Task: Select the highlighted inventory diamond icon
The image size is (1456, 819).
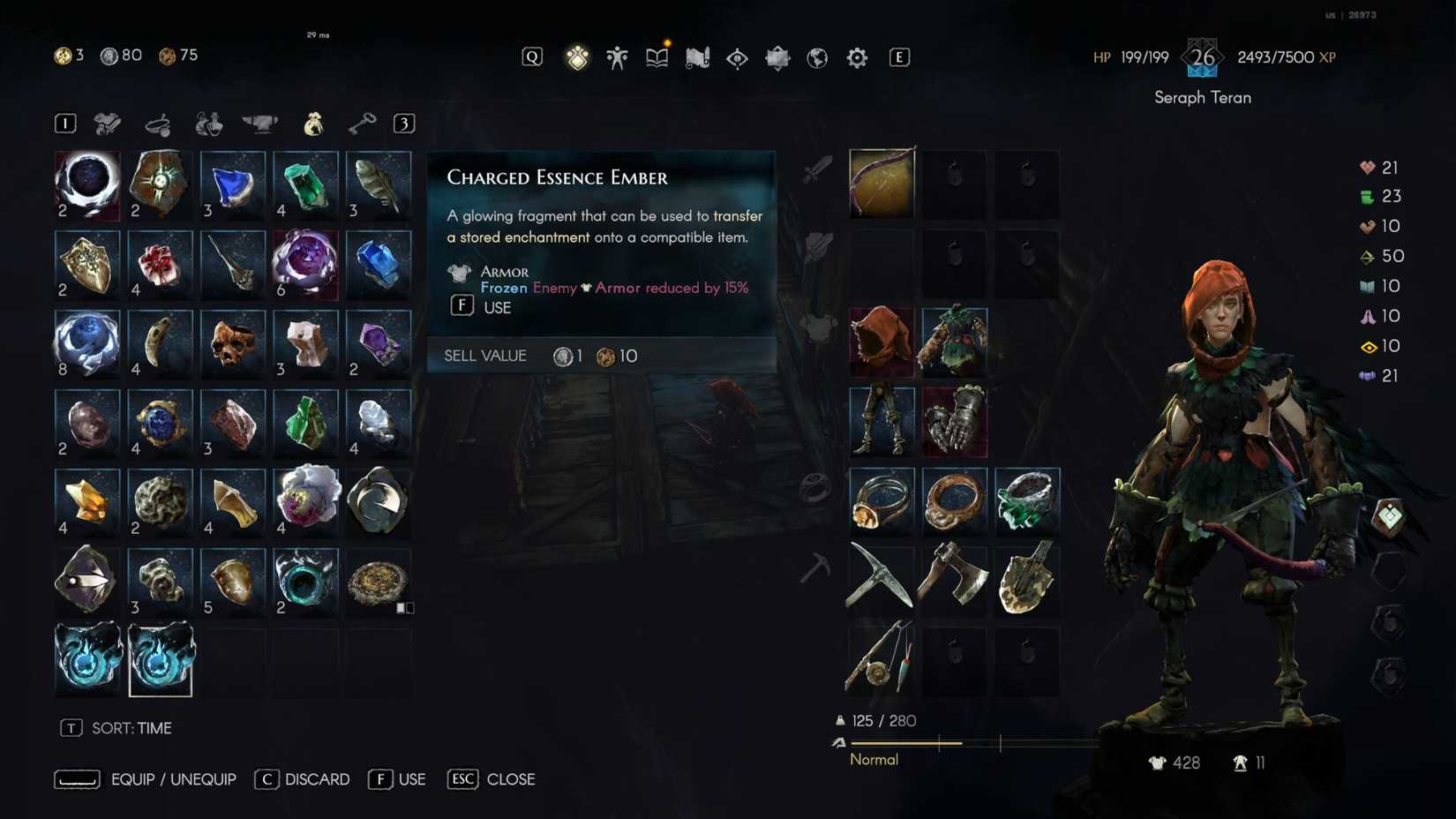Action: [577, 56]
